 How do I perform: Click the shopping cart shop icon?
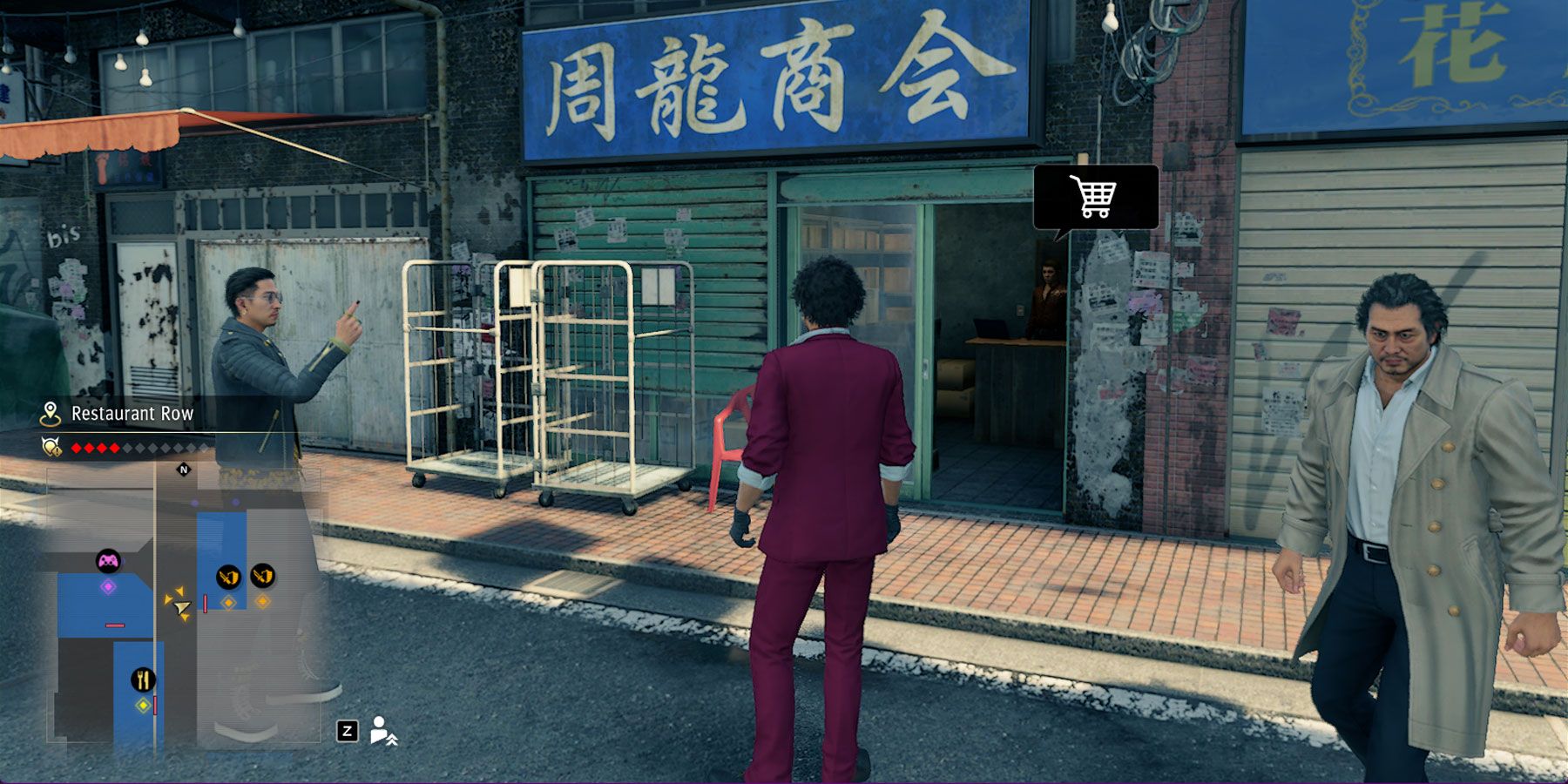(x=1092, y=199)
